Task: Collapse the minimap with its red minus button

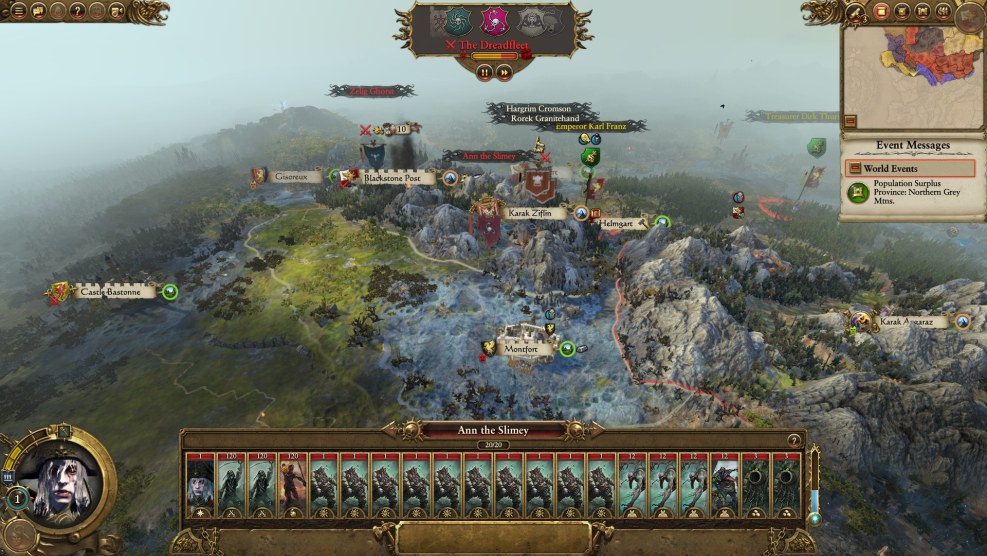Action: (850, 121)
